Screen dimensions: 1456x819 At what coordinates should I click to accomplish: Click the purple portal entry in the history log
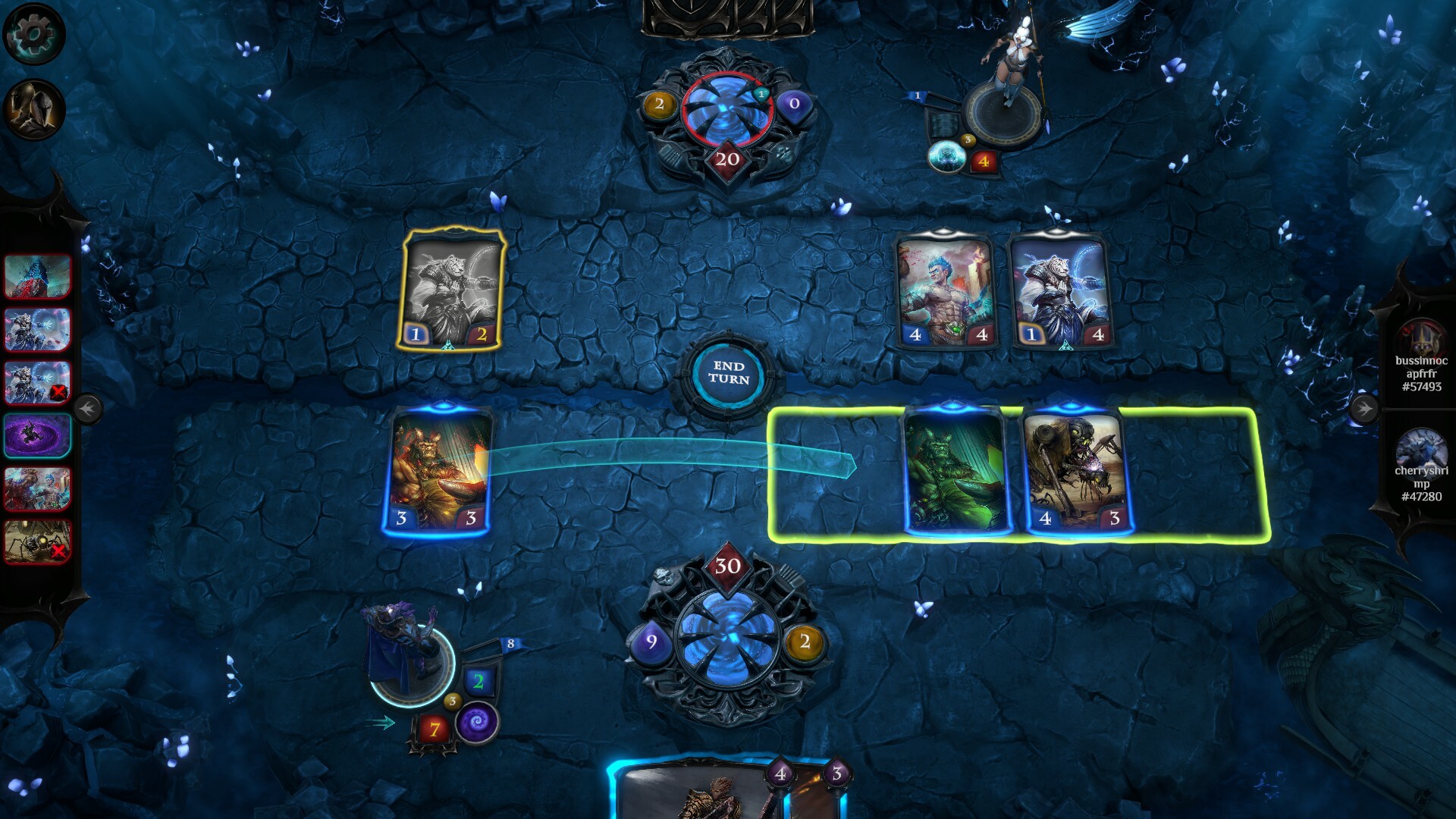tap(37, 437)
